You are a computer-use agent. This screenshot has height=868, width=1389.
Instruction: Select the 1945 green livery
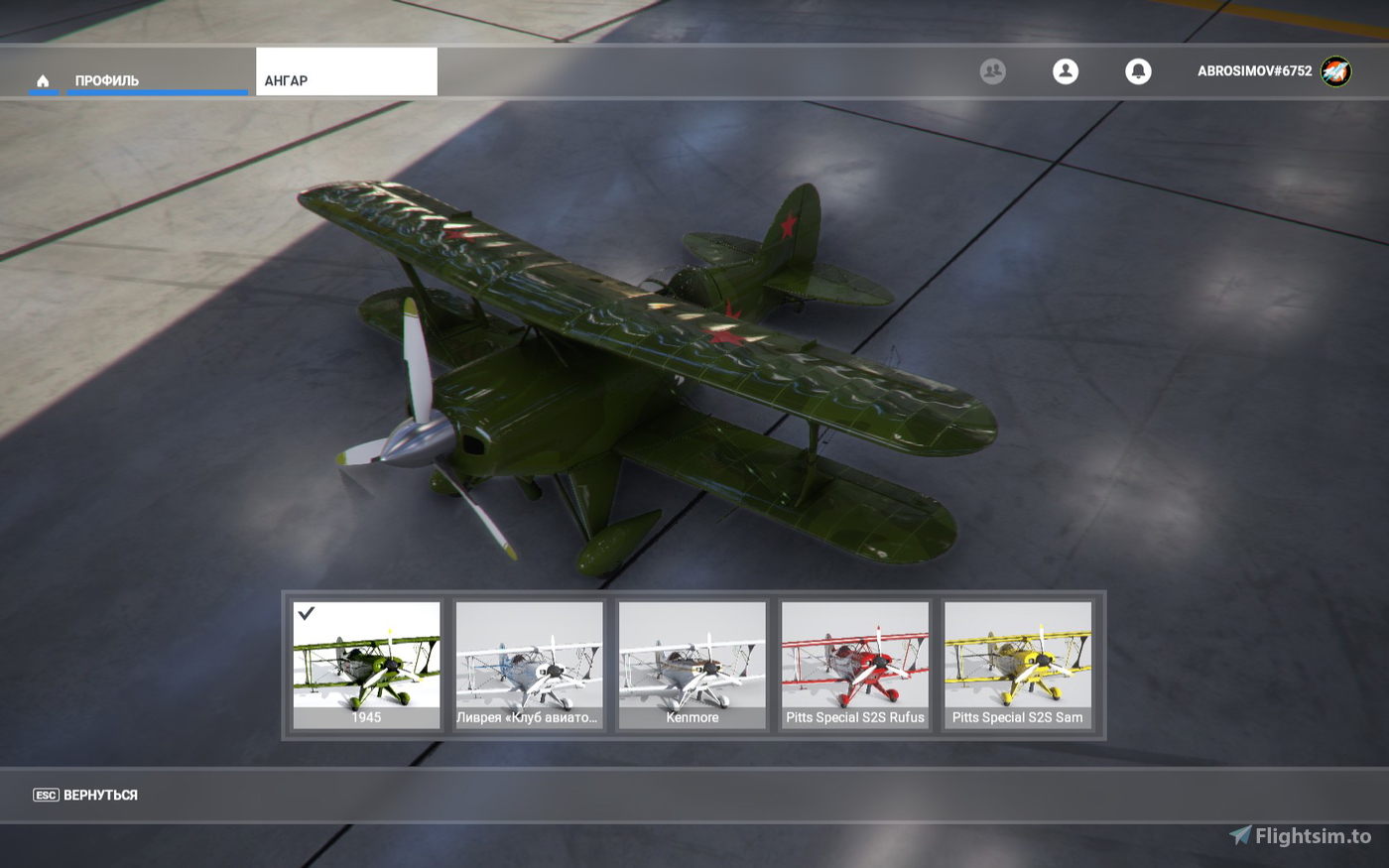(366, 663)
